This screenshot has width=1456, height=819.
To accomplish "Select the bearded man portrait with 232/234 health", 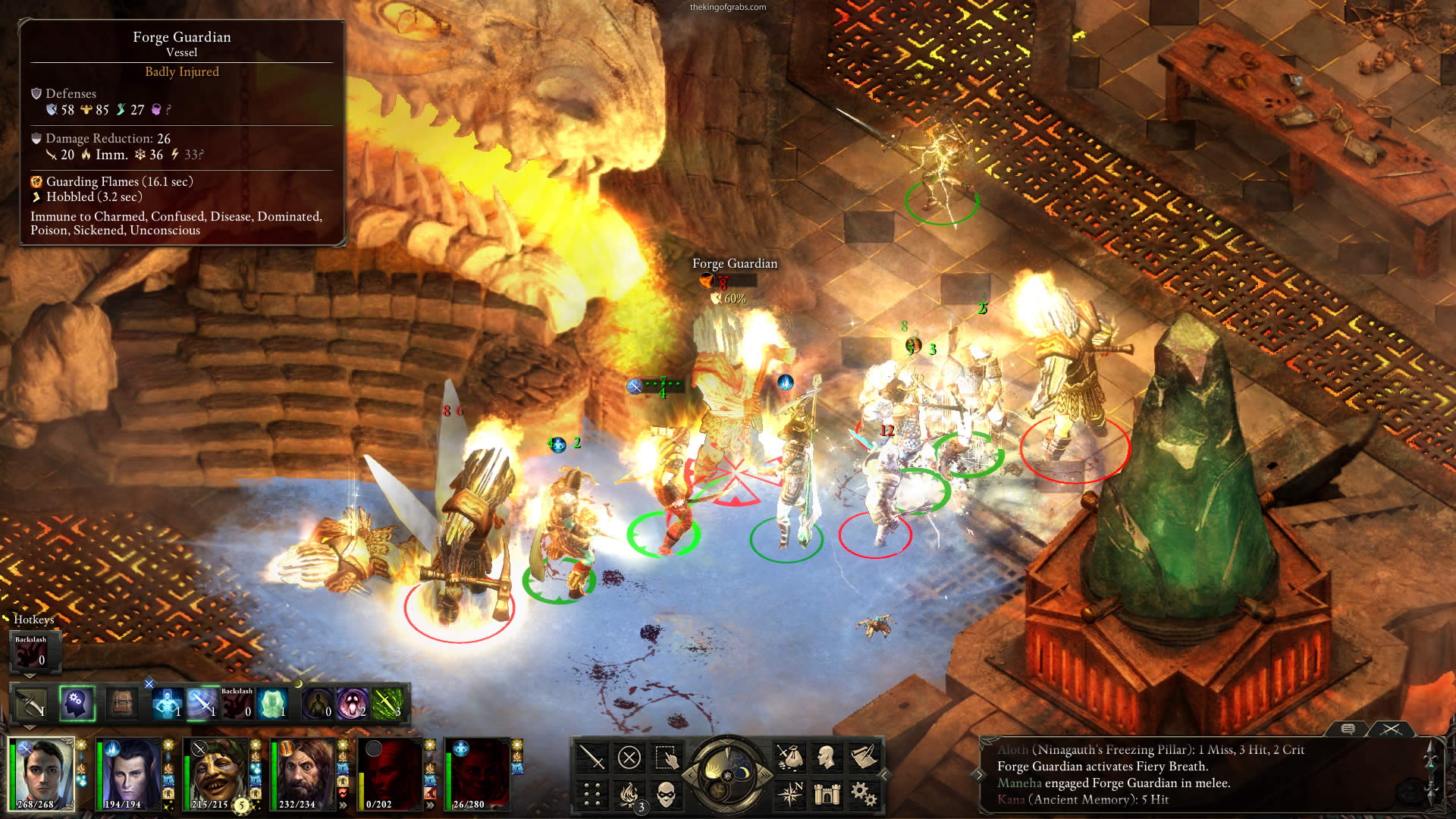I will (304, 773).
